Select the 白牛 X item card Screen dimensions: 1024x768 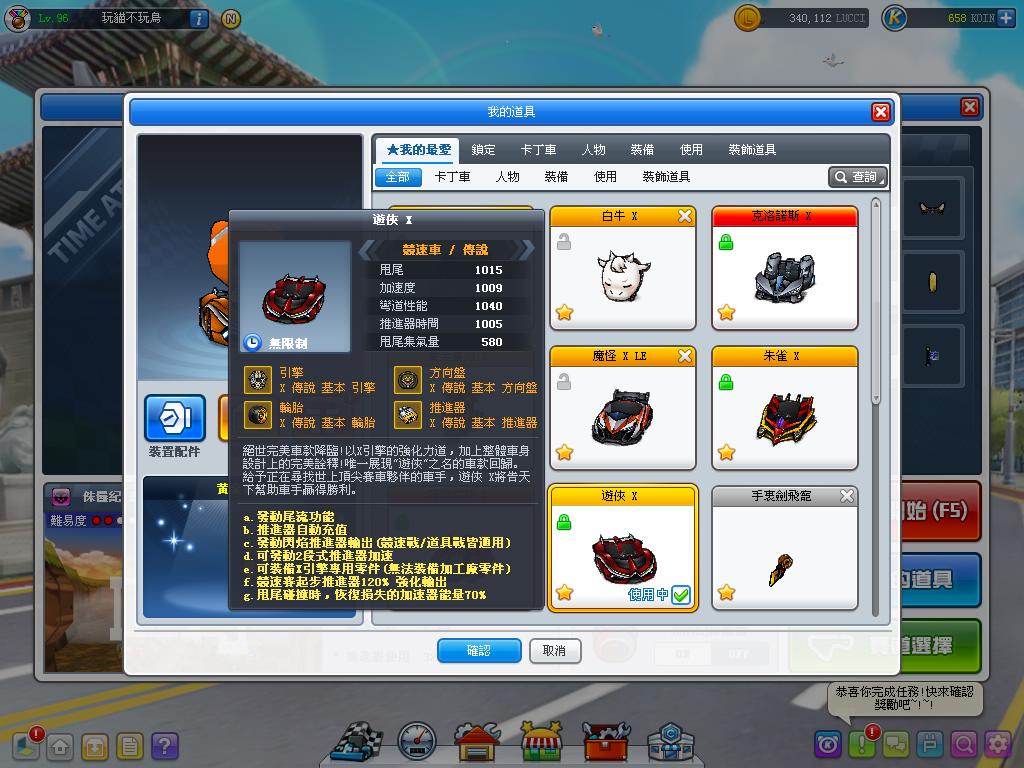(622, 276)
